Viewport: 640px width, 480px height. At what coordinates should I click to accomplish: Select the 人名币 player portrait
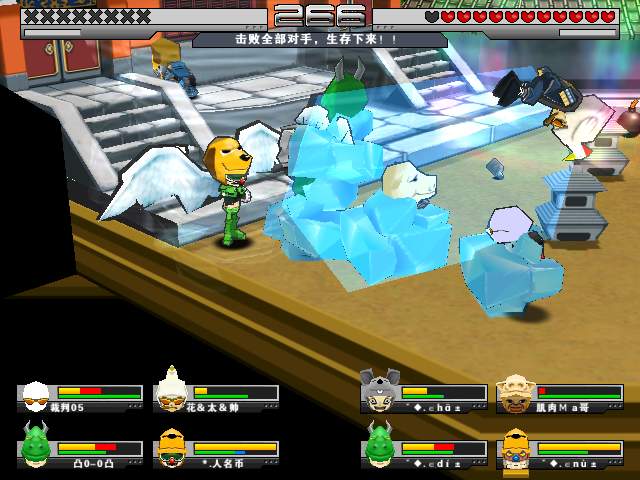pos(173,447)
